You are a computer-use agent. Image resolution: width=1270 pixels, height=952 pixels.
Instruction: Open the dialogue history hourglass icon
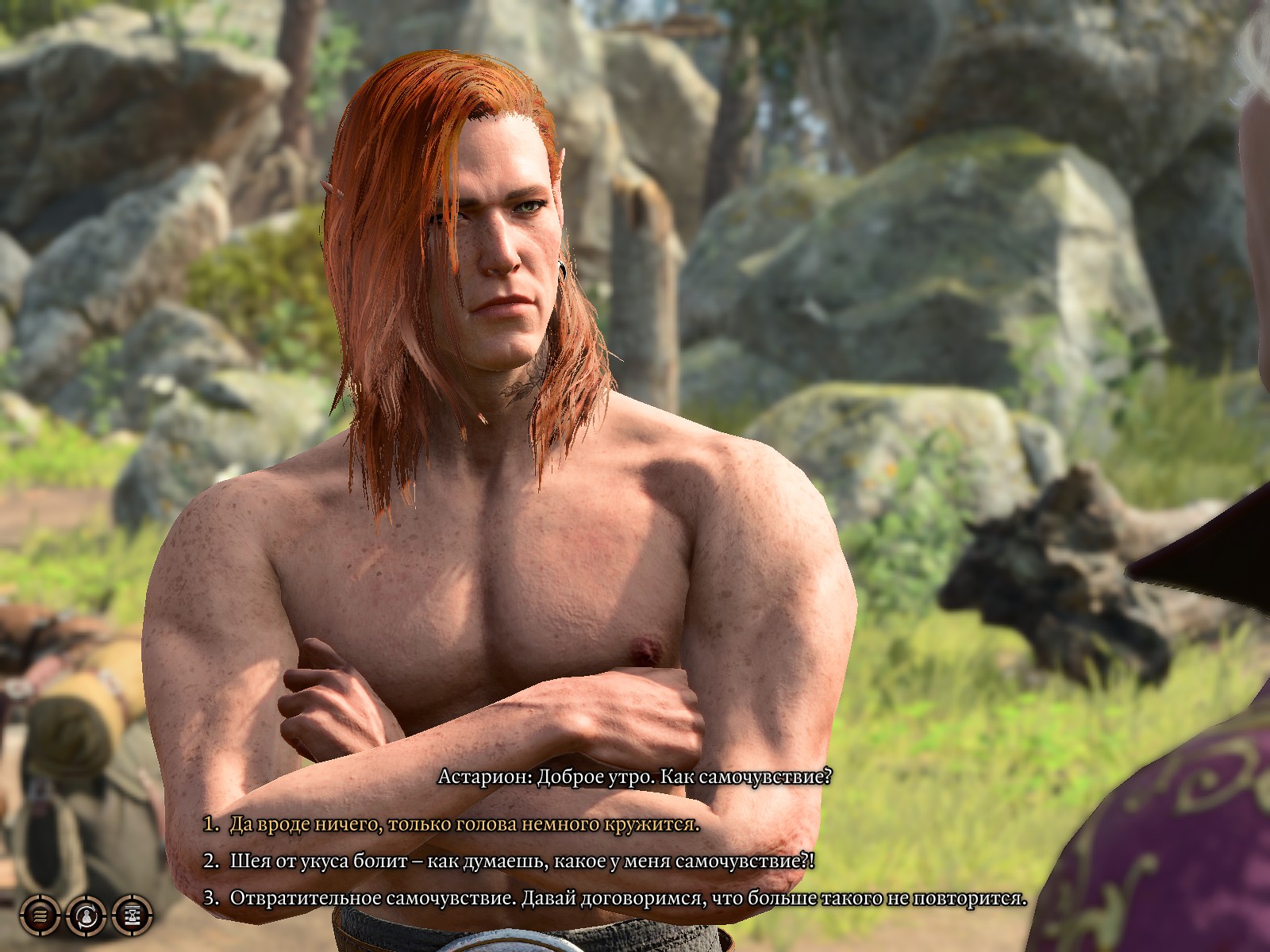tap(132, 916)
